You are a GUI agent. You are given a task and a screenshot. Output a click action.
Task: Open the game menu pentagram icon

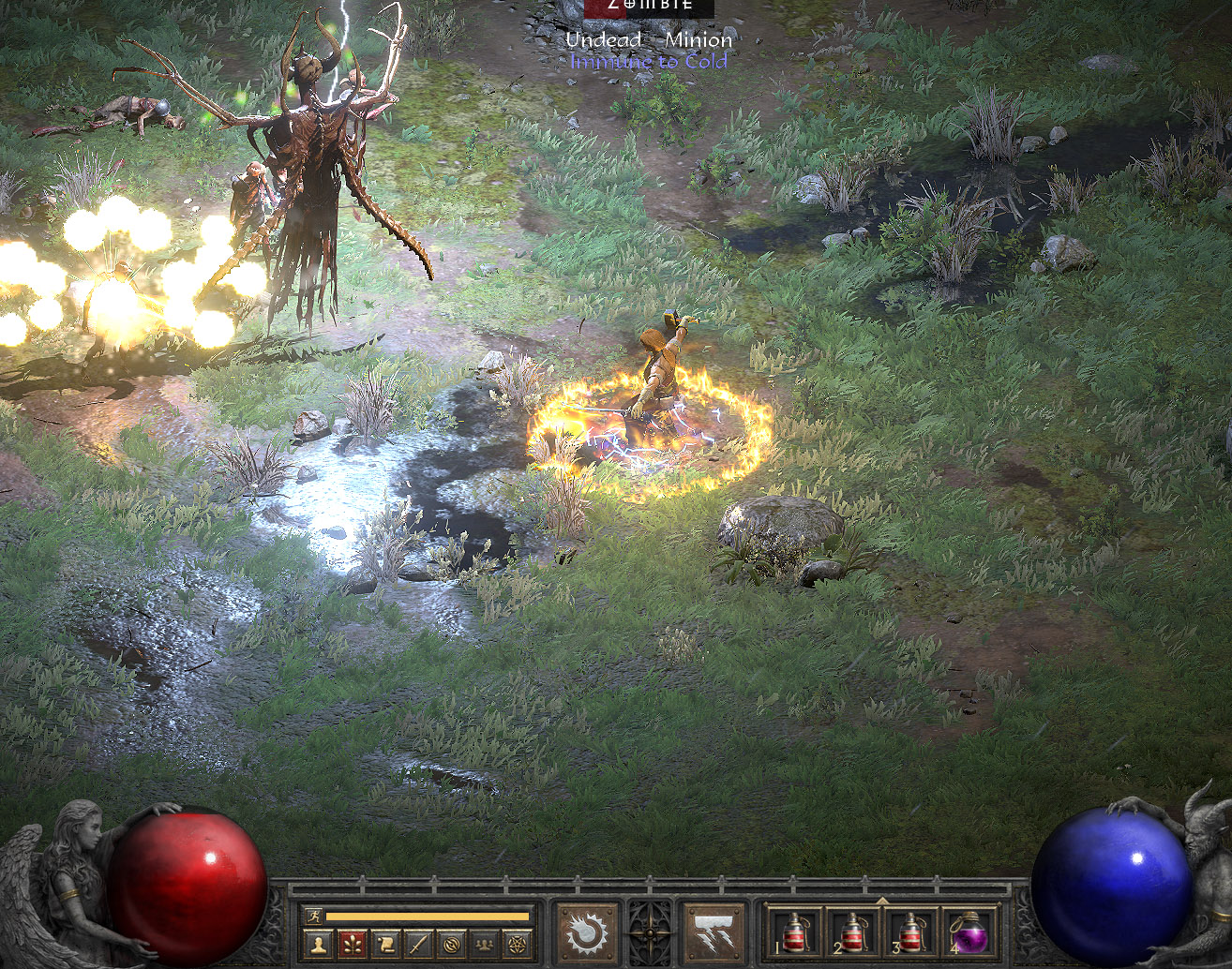point(518,945)
